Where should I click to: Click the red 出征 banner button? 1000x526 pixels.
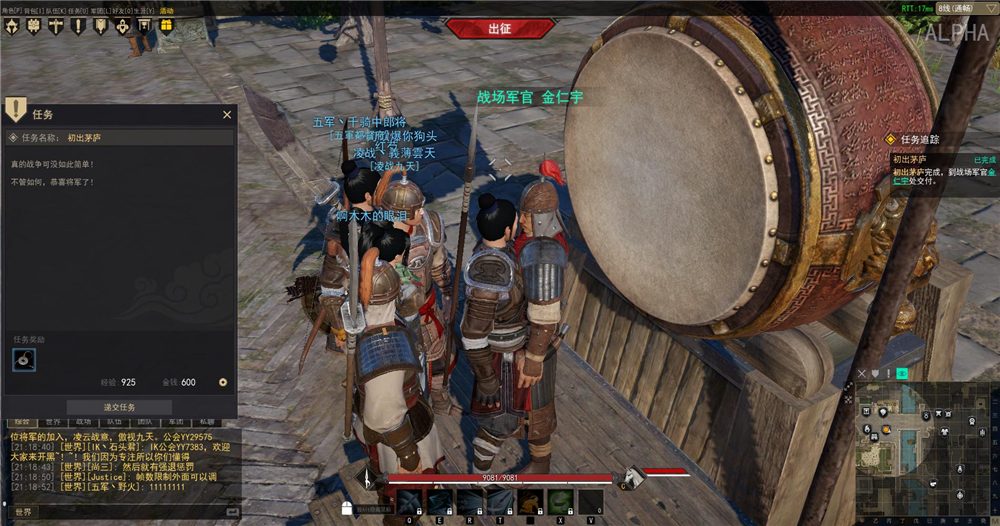coord(499,29)
